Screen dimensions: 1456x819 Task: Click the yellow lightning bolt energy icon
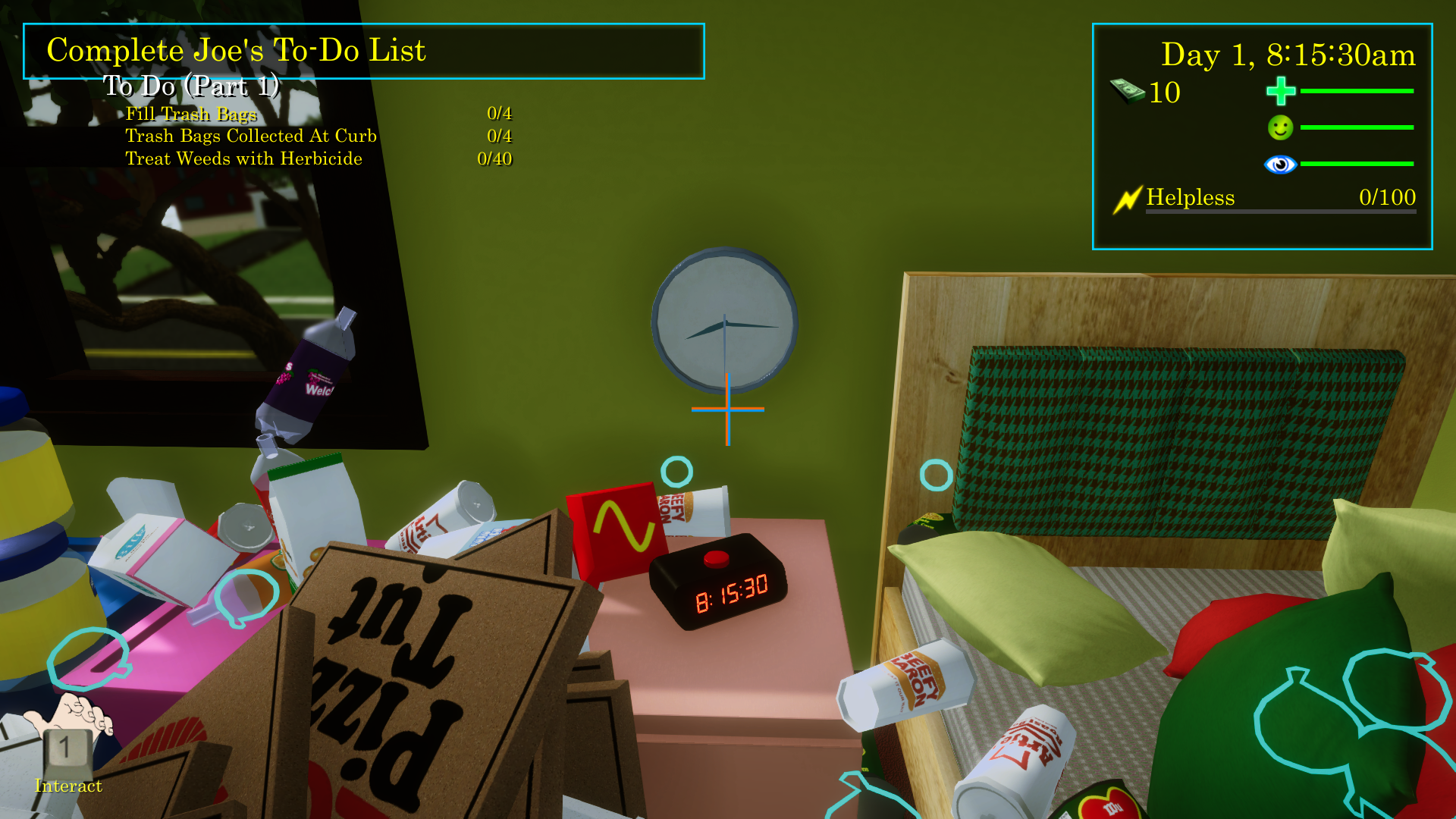pos(1127,199)
